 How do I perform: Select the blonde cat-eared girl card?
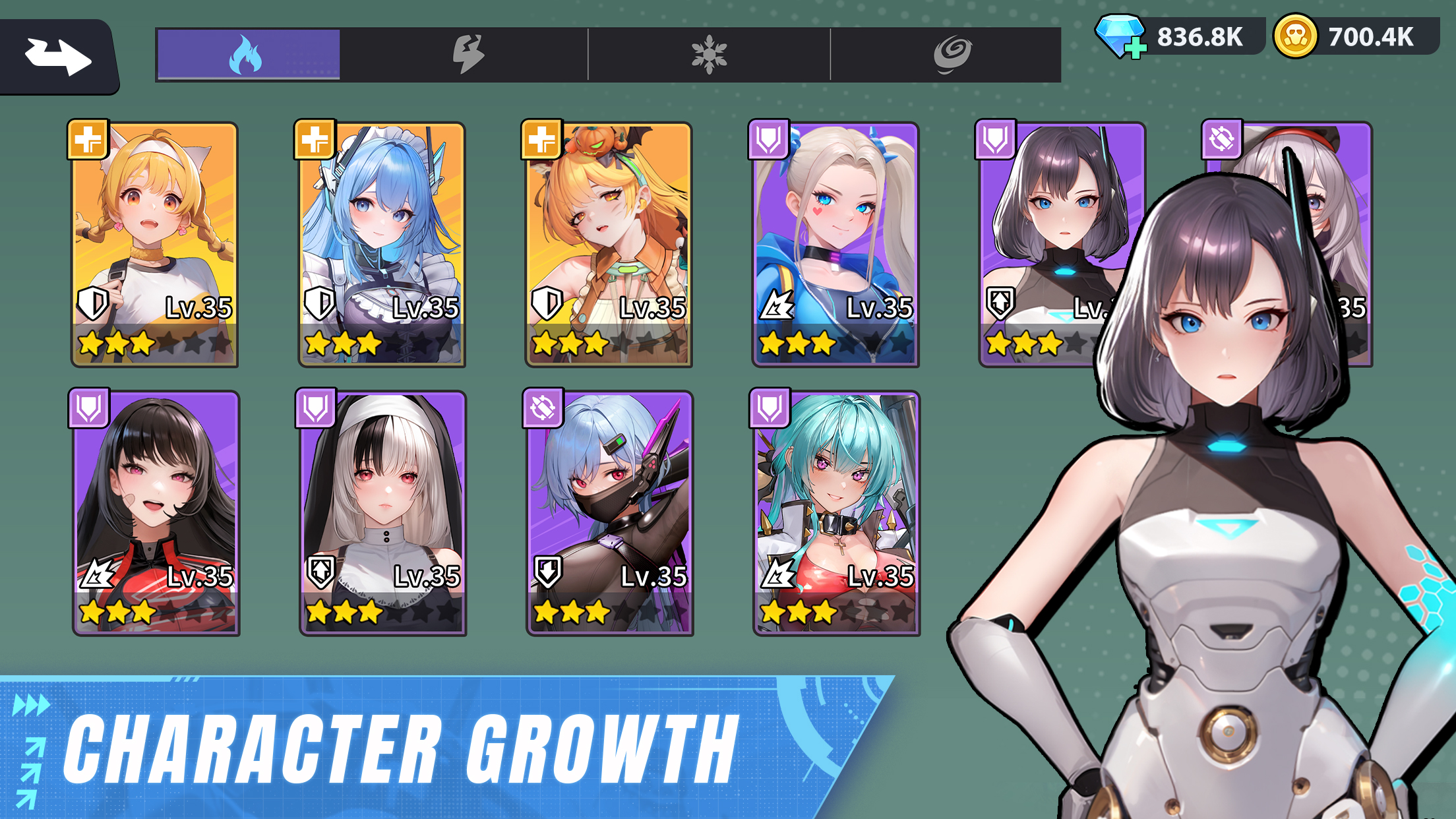(154, 244)
